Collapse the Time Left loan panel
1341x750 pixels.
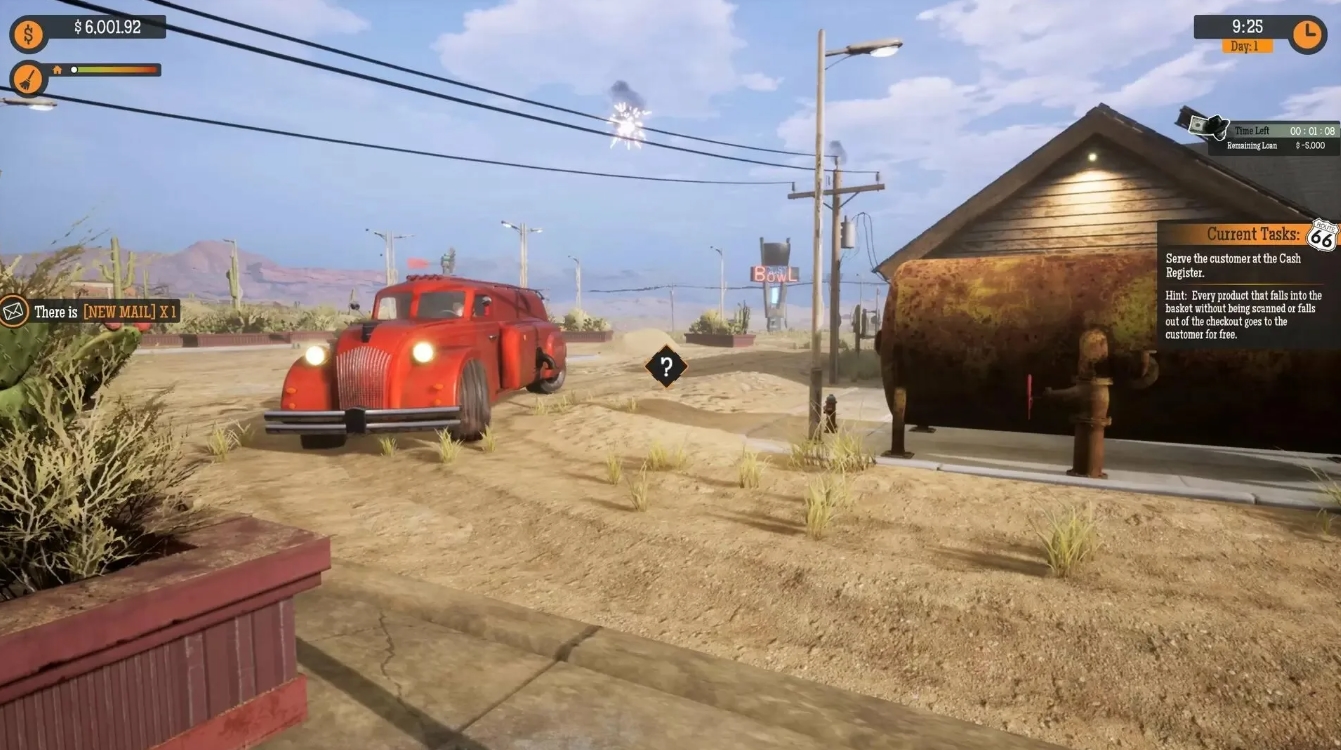point(1270,130)
